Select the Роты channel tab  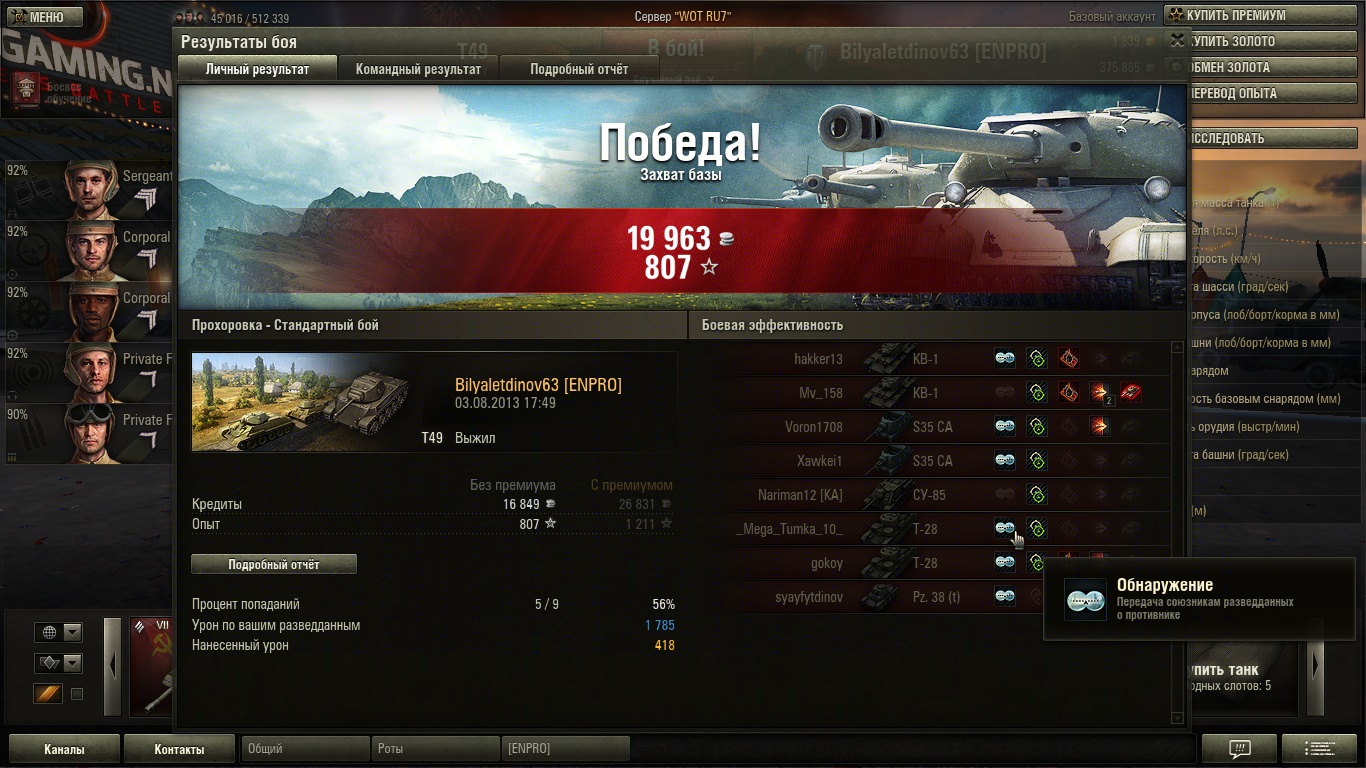(x=434, y=749)
